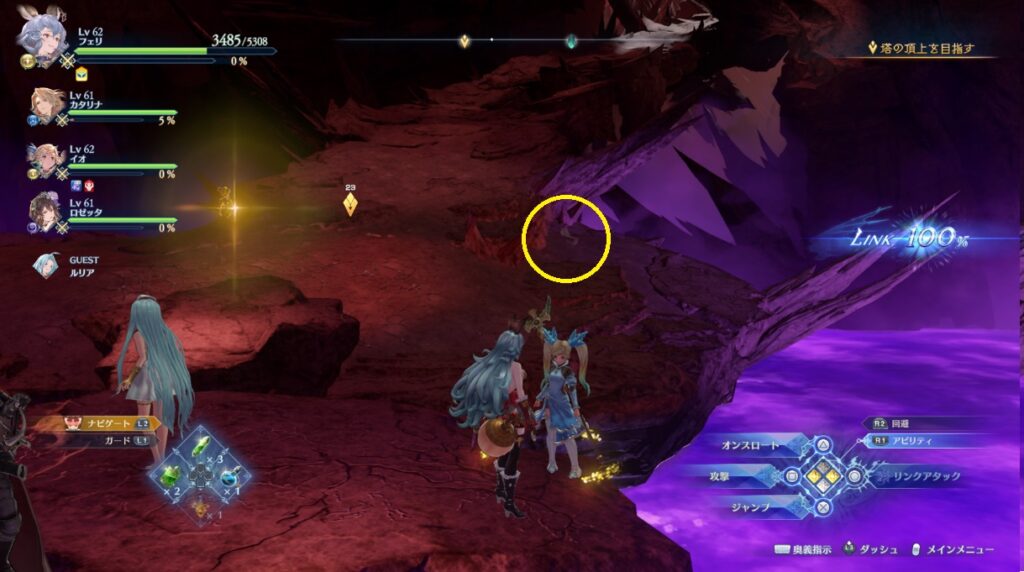Viewport: 1024px width, 572px height.
Task: Select the golden item in the bottom slot
Action: [x=200, y=508]
